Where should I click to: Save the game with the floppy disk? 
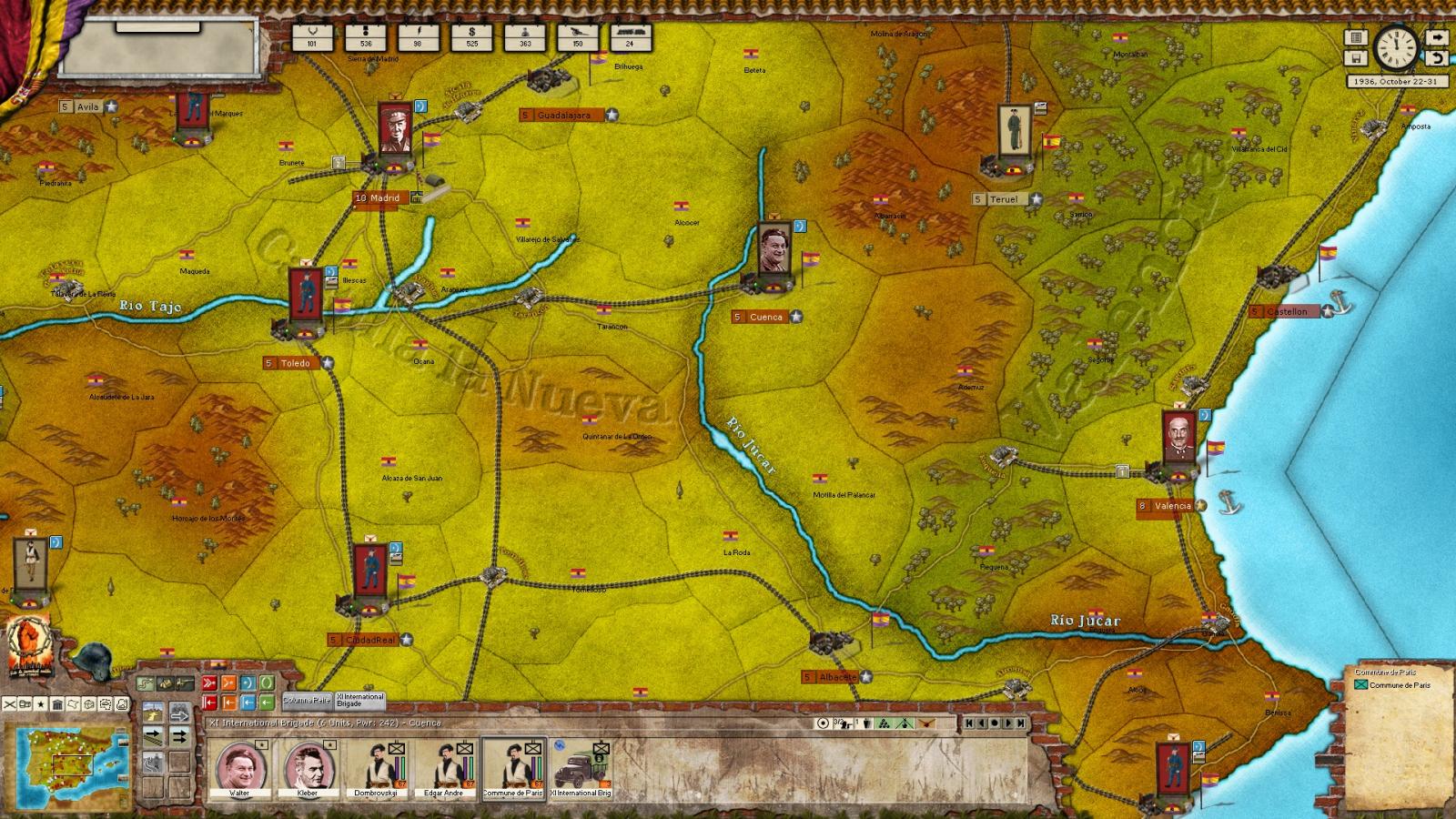pyautogui.click(x=1356, y=58)
